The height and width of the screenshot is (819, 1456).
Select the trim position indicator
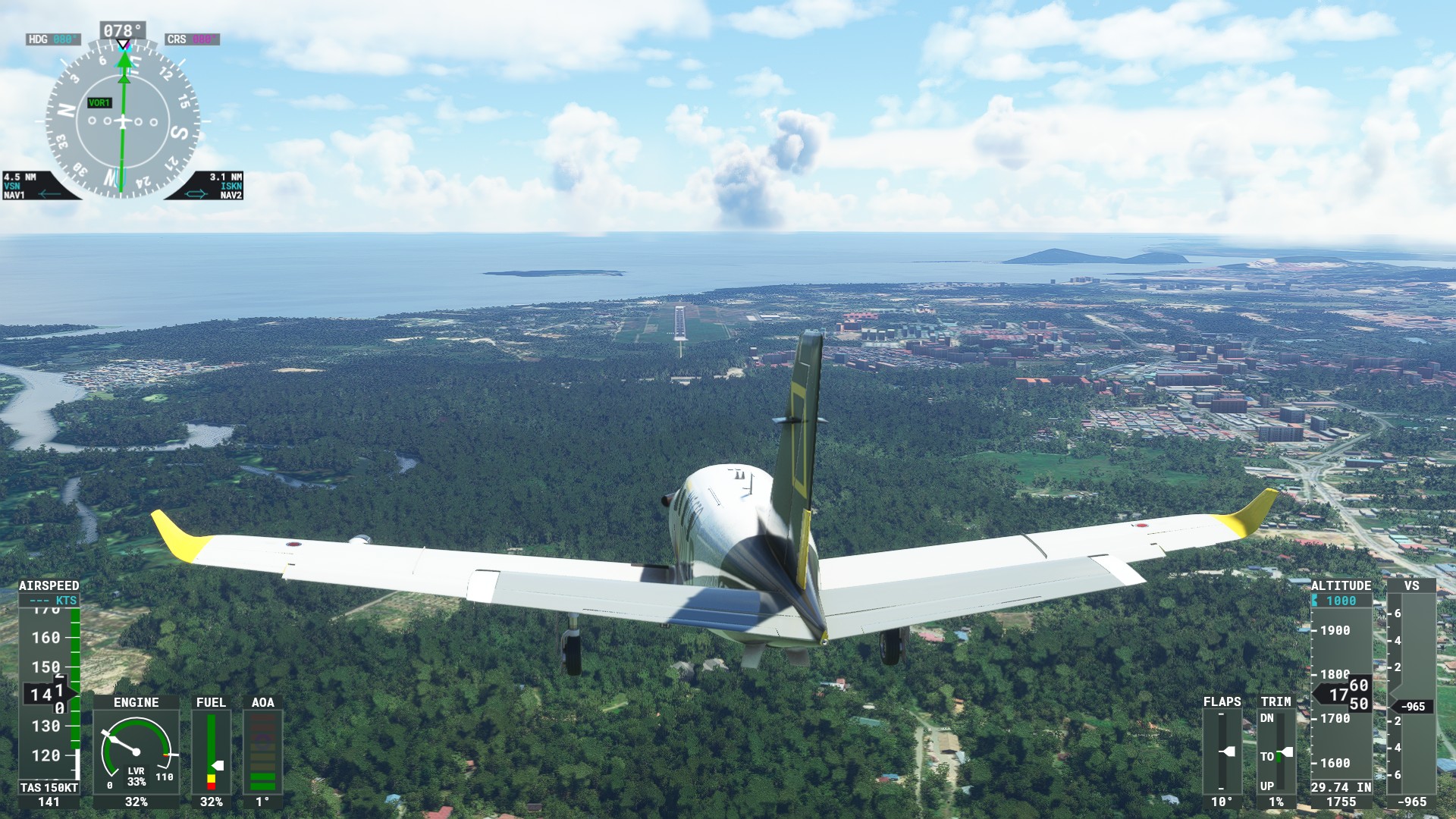(x=1276, y=752)
